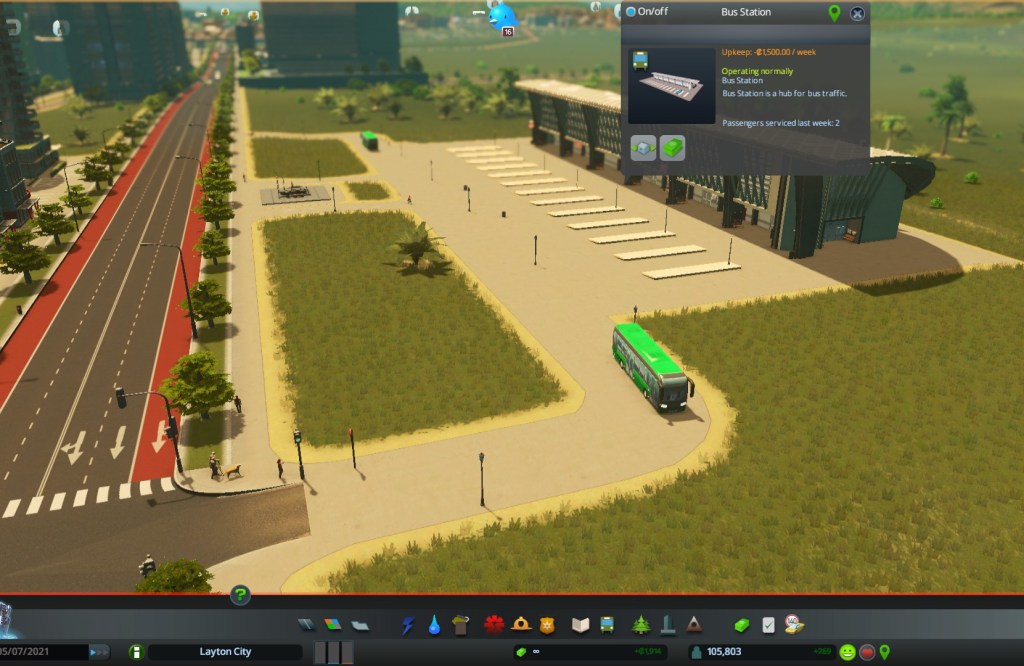Screen dimensions: 1024x666
Task: Open the building relocate button in Bus Station panel
Action: coord(644,149)
